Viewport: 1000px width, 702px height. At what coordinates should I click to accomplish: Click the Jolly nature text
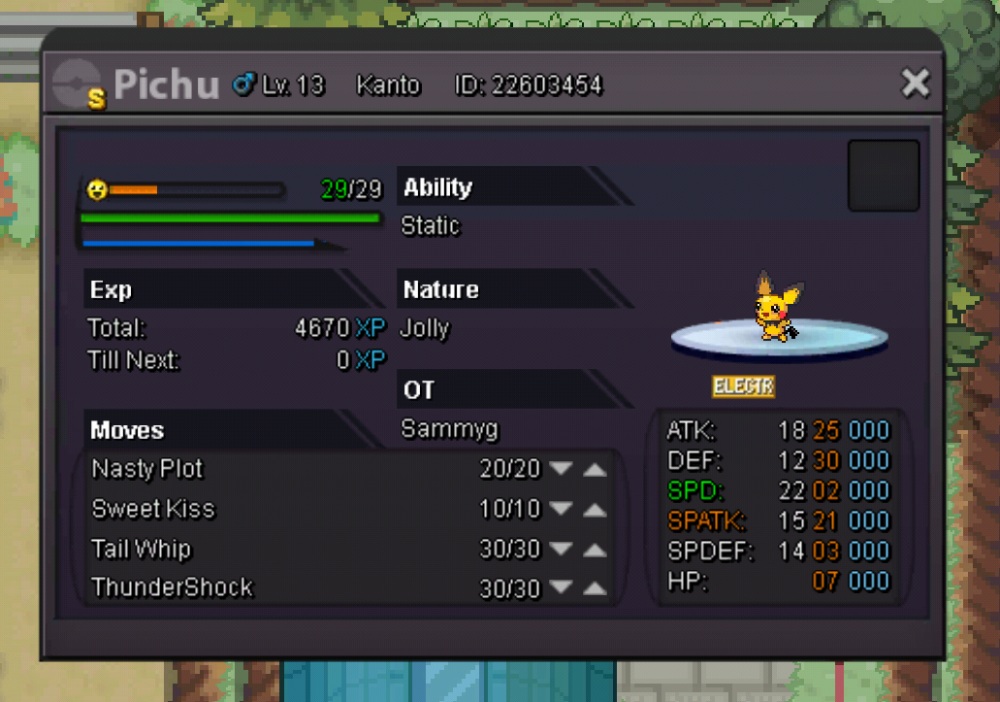click(425, 329)
